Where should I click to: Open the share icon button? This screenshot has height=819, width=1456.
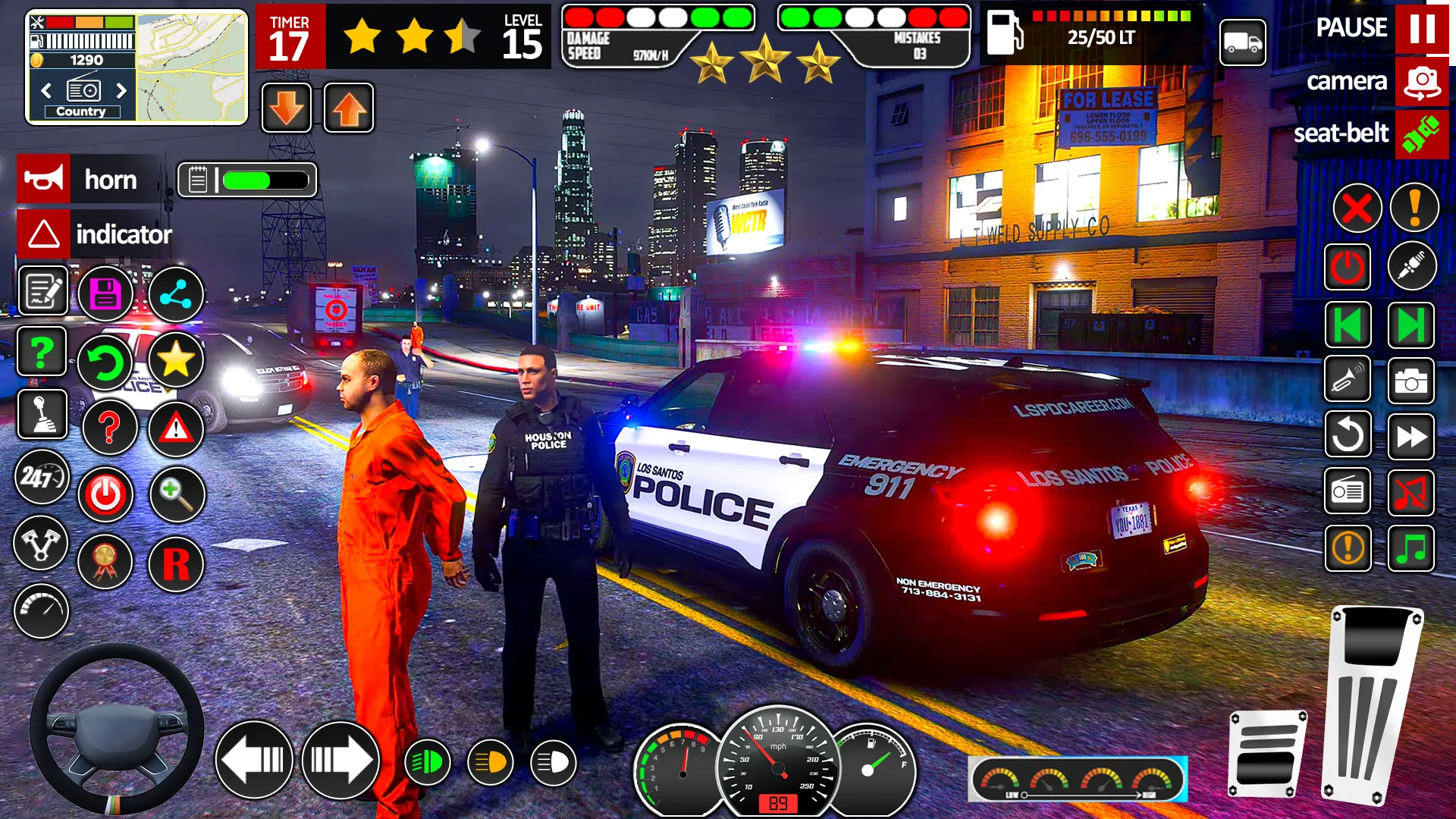(x=176, y=294)
